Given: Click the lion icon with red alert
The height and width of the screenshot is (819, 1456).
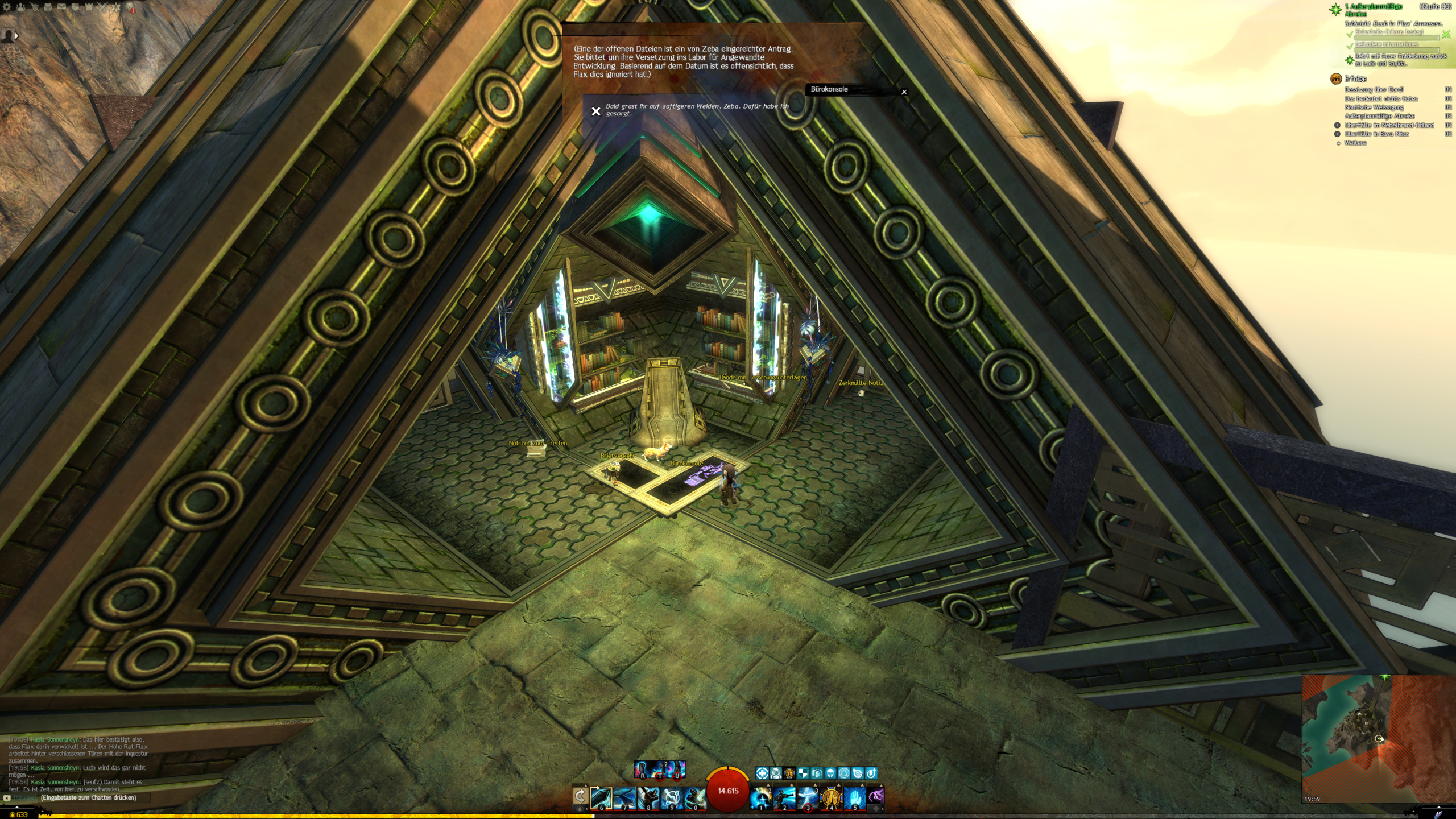Looking at the screenshot, I should (130, 7).
